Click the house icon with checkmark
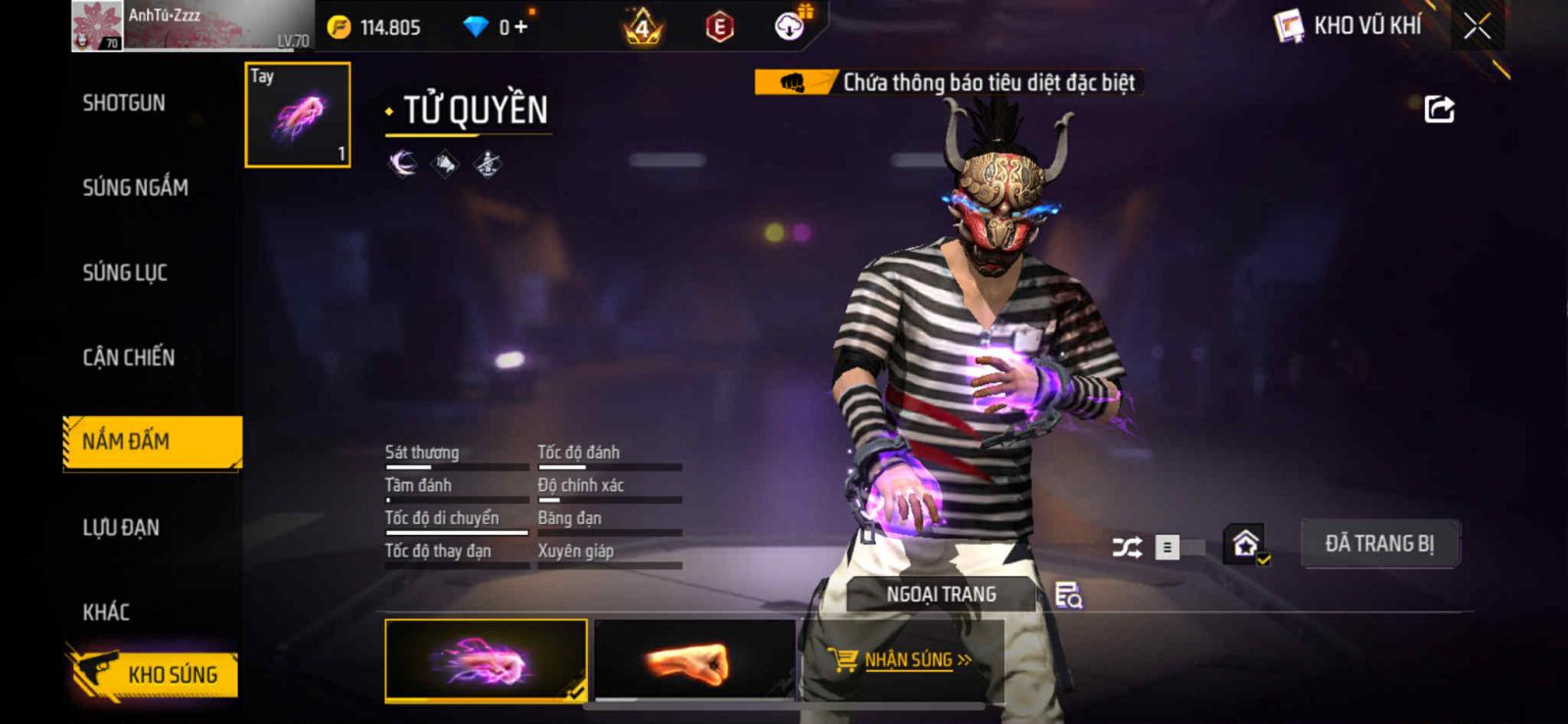The width and height of the screenshot is (1568, 724). (x=1246, y=544)
